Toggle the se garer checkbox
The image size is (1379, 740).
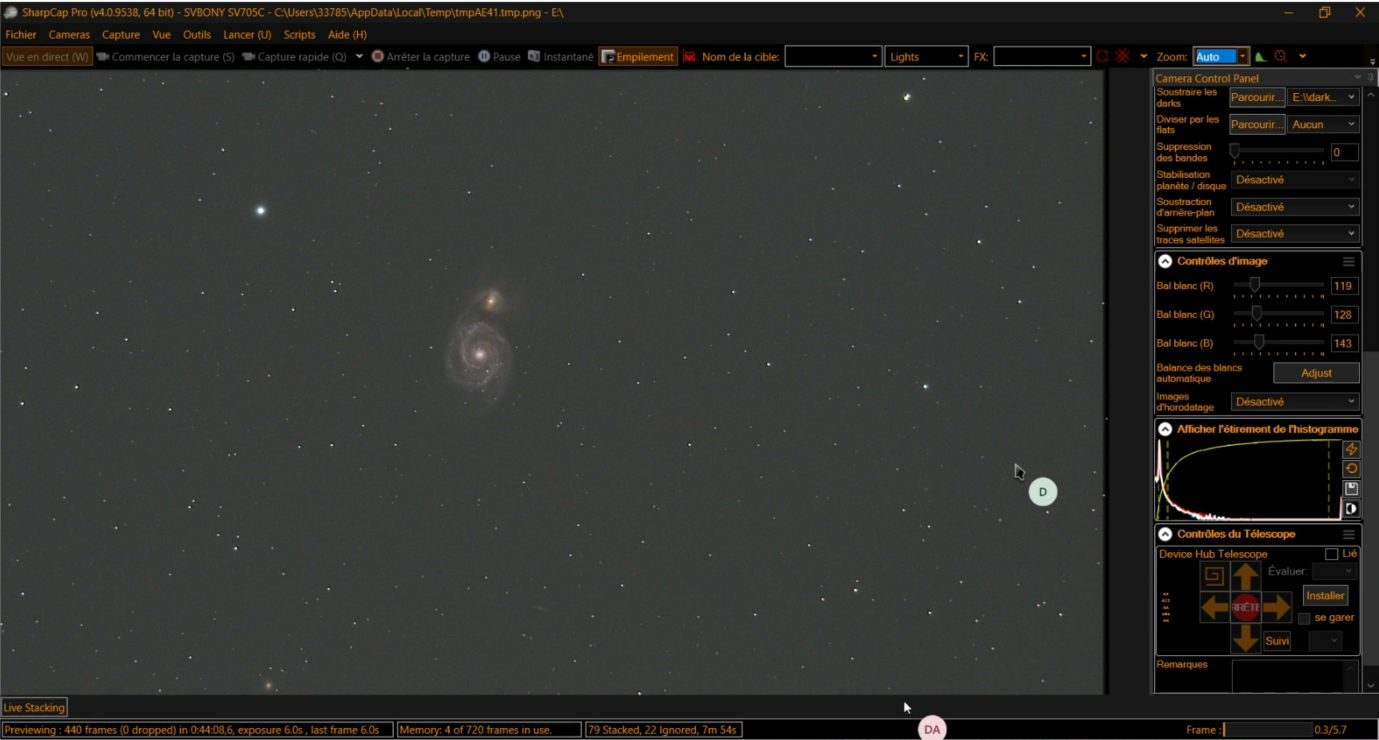tap(1304, 618)
